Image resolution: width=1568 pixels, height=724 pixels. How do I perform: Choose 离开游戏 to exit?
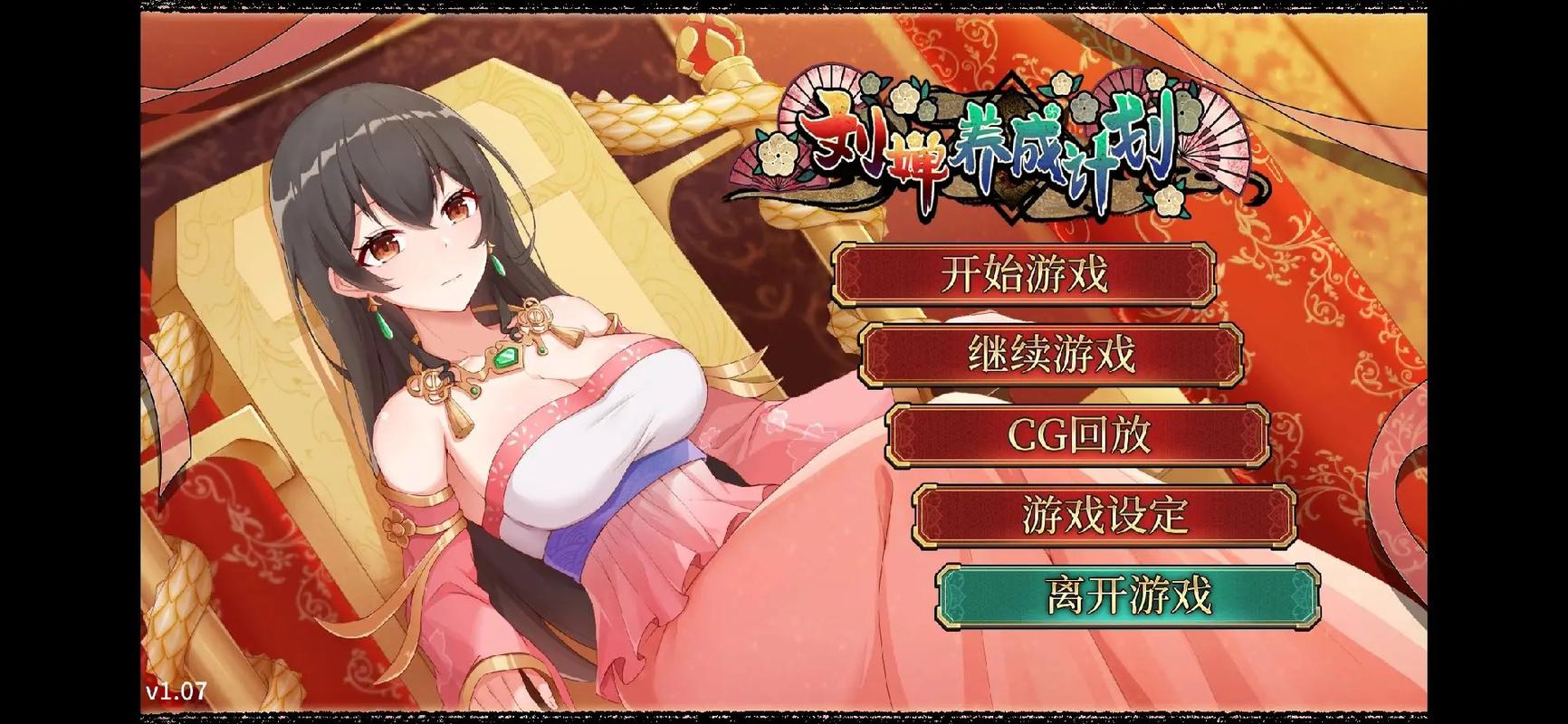tap(1127, 595)
